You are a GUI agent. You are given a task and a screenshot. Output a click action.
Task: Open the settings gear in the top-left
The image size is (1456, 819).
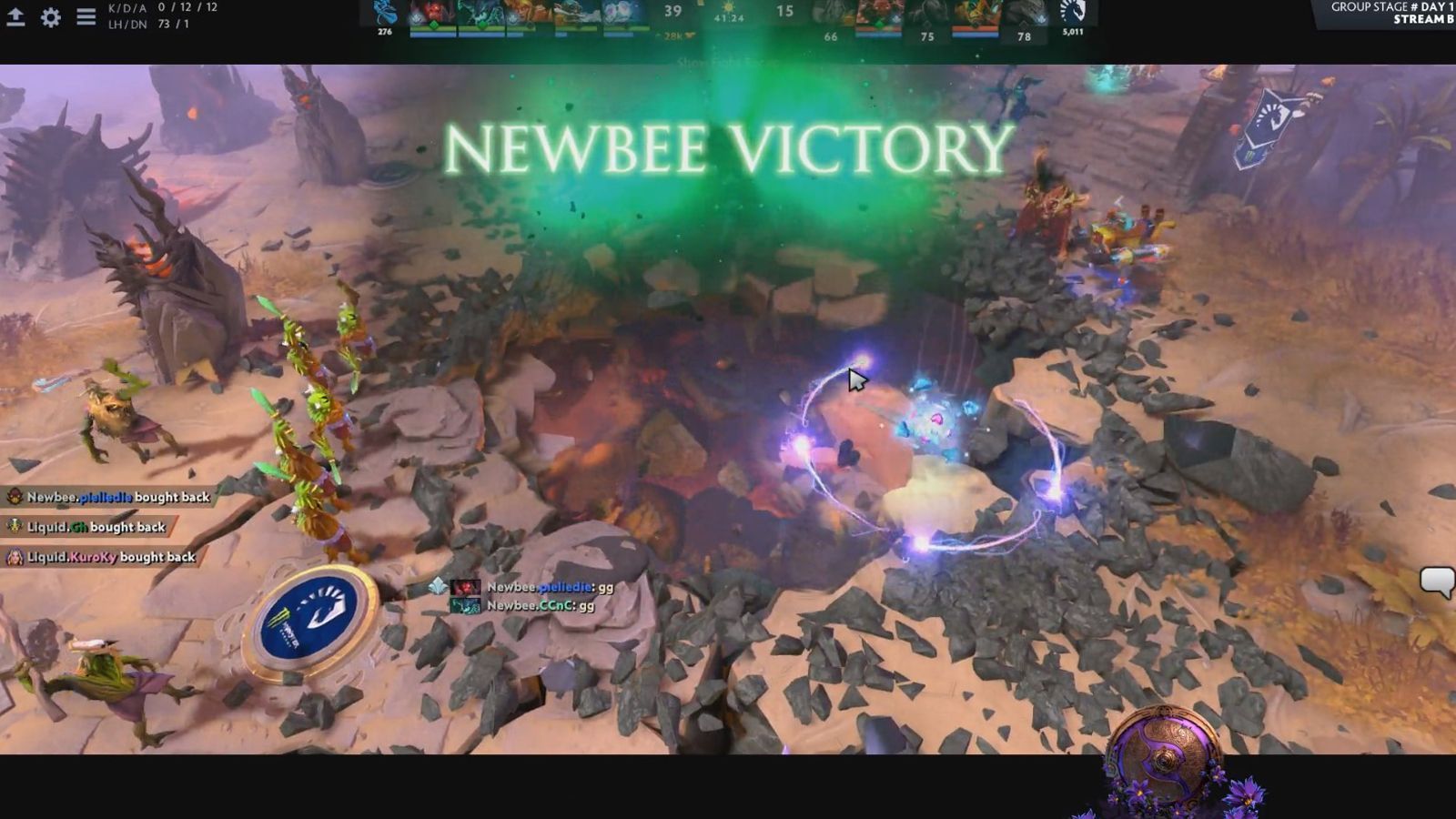(52, 16)
